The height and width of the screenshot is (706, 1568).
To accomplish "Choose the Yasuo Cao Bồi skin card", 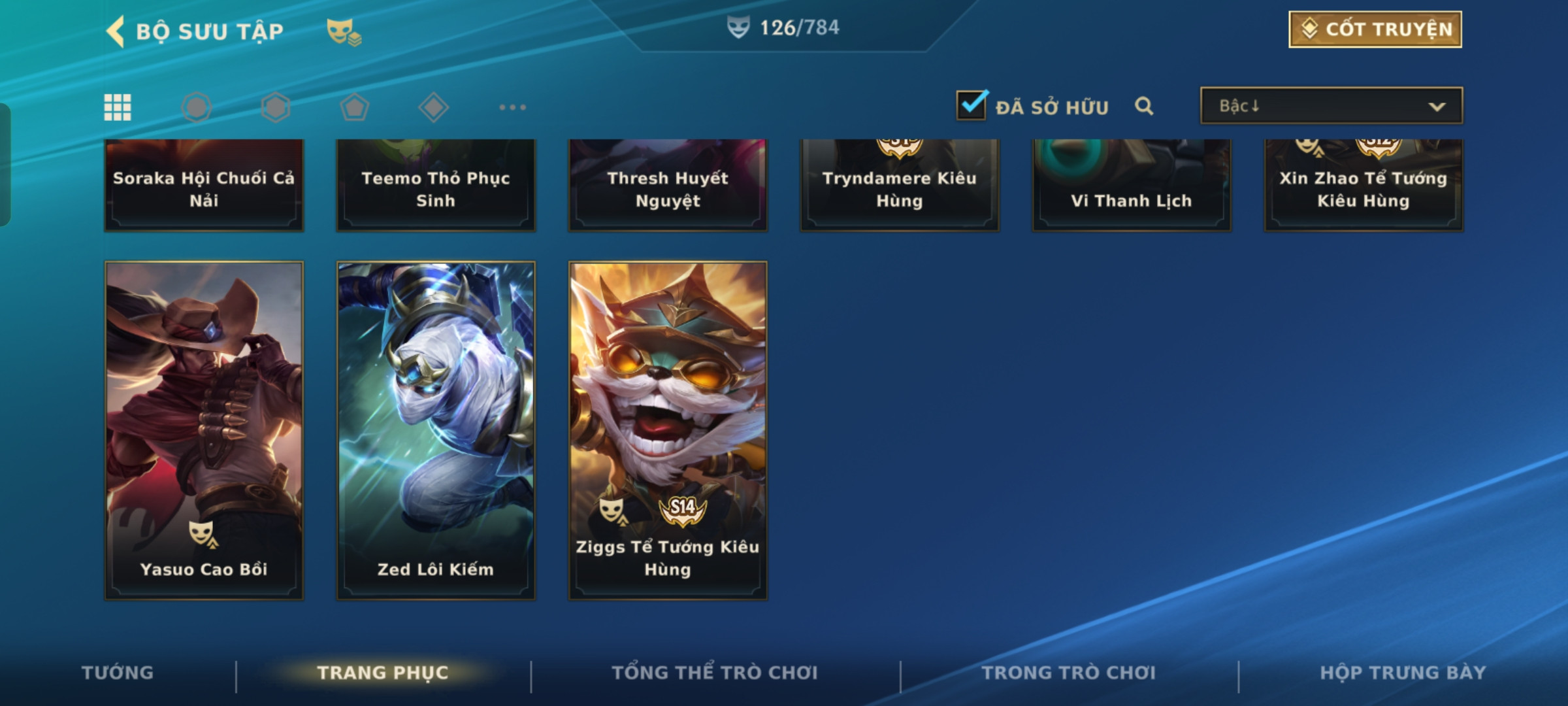I will (x=204, y=430).
